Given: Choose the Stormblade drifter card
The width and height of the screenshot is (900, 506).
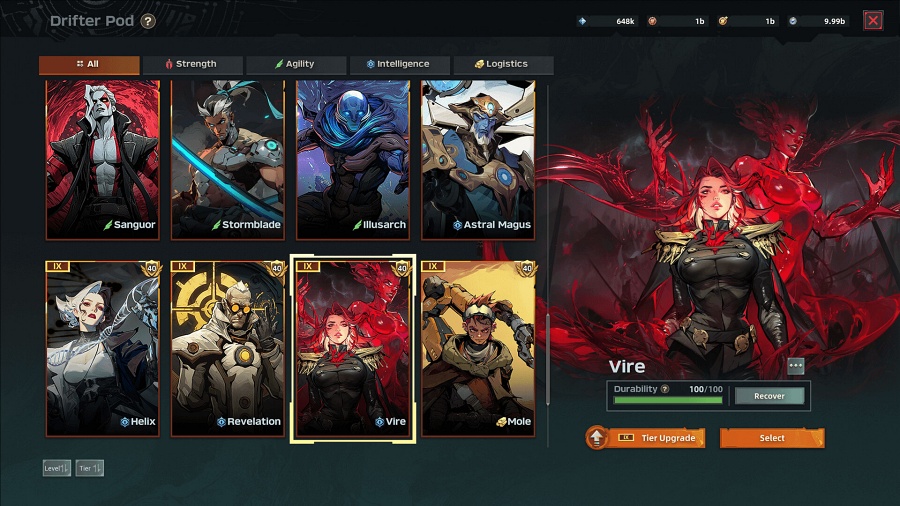Looking at the screenshot, I should pyautogui.click(x=228, y=160).
